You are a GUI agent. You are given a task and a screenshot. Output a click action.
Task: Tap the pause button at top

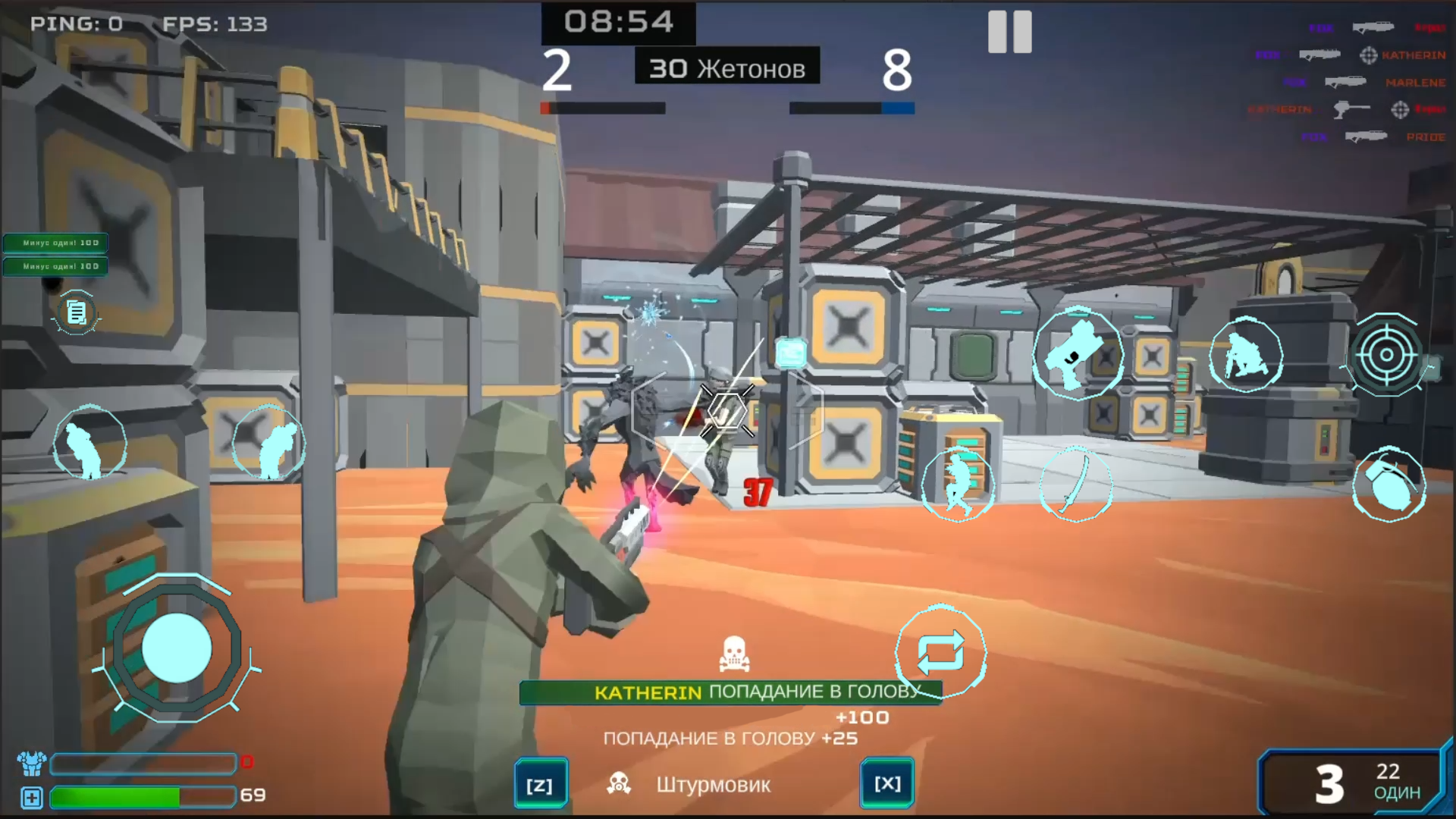click(x=1009, y=33)
